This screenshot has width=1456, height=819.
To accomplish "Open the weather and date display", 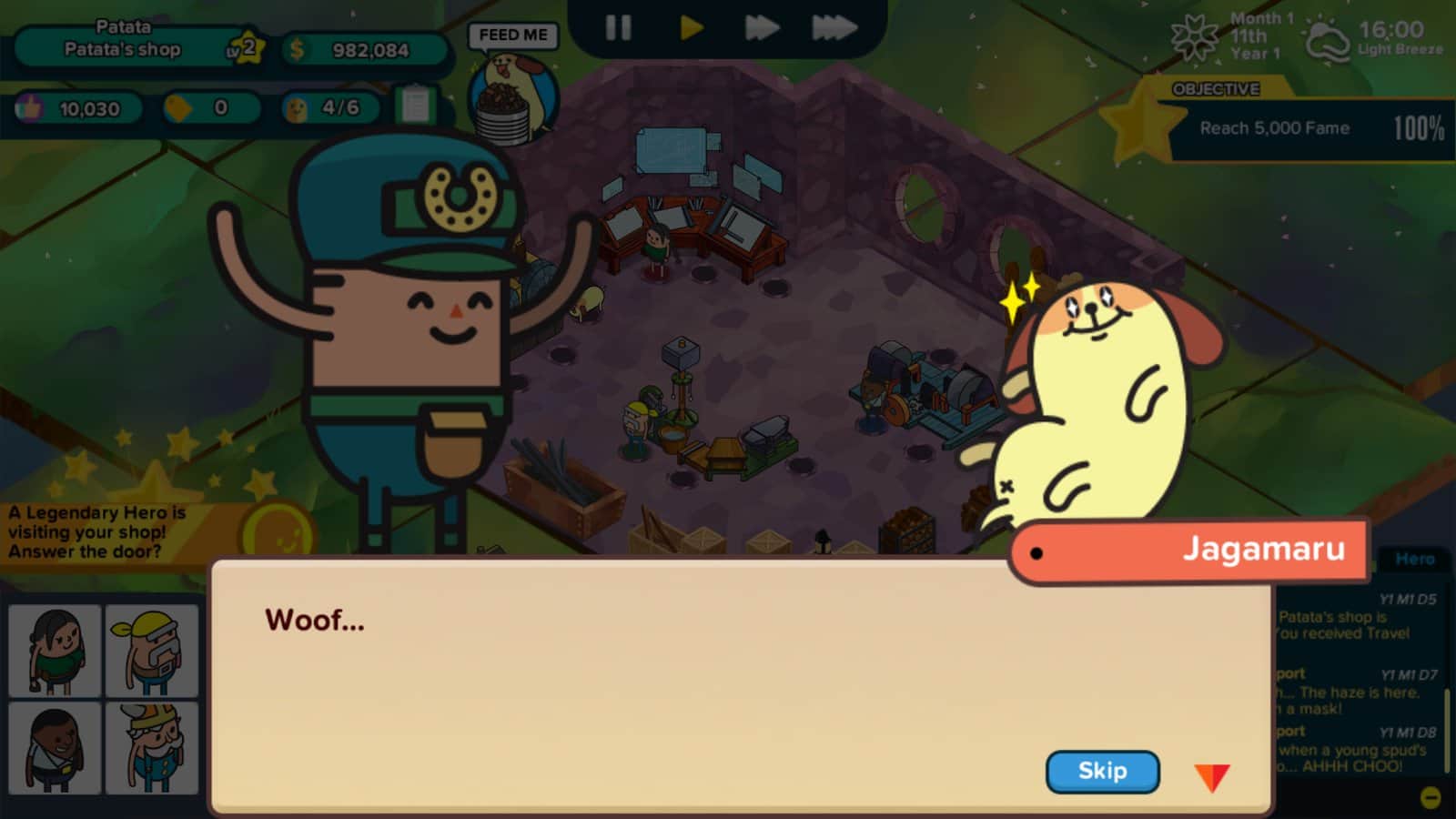I will point(1309,38).
